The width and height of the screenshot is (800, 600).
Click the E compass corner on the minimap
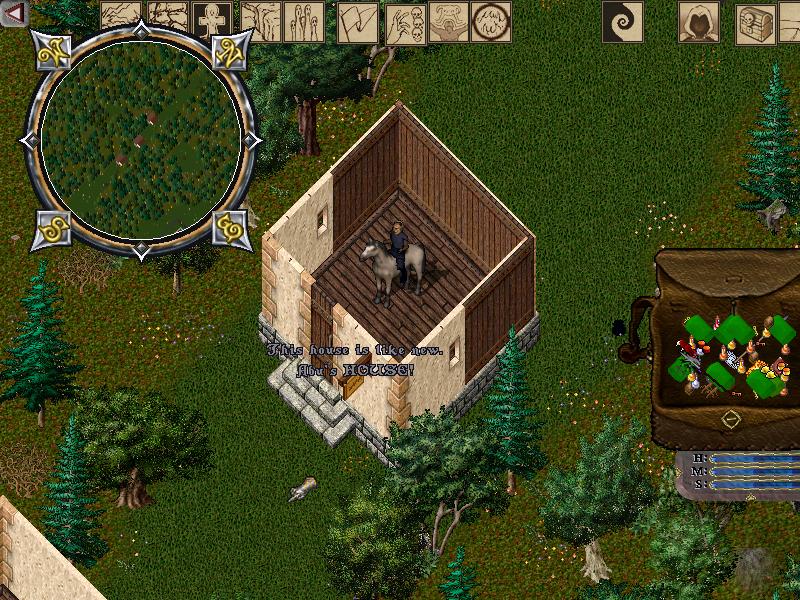[232, 229]
